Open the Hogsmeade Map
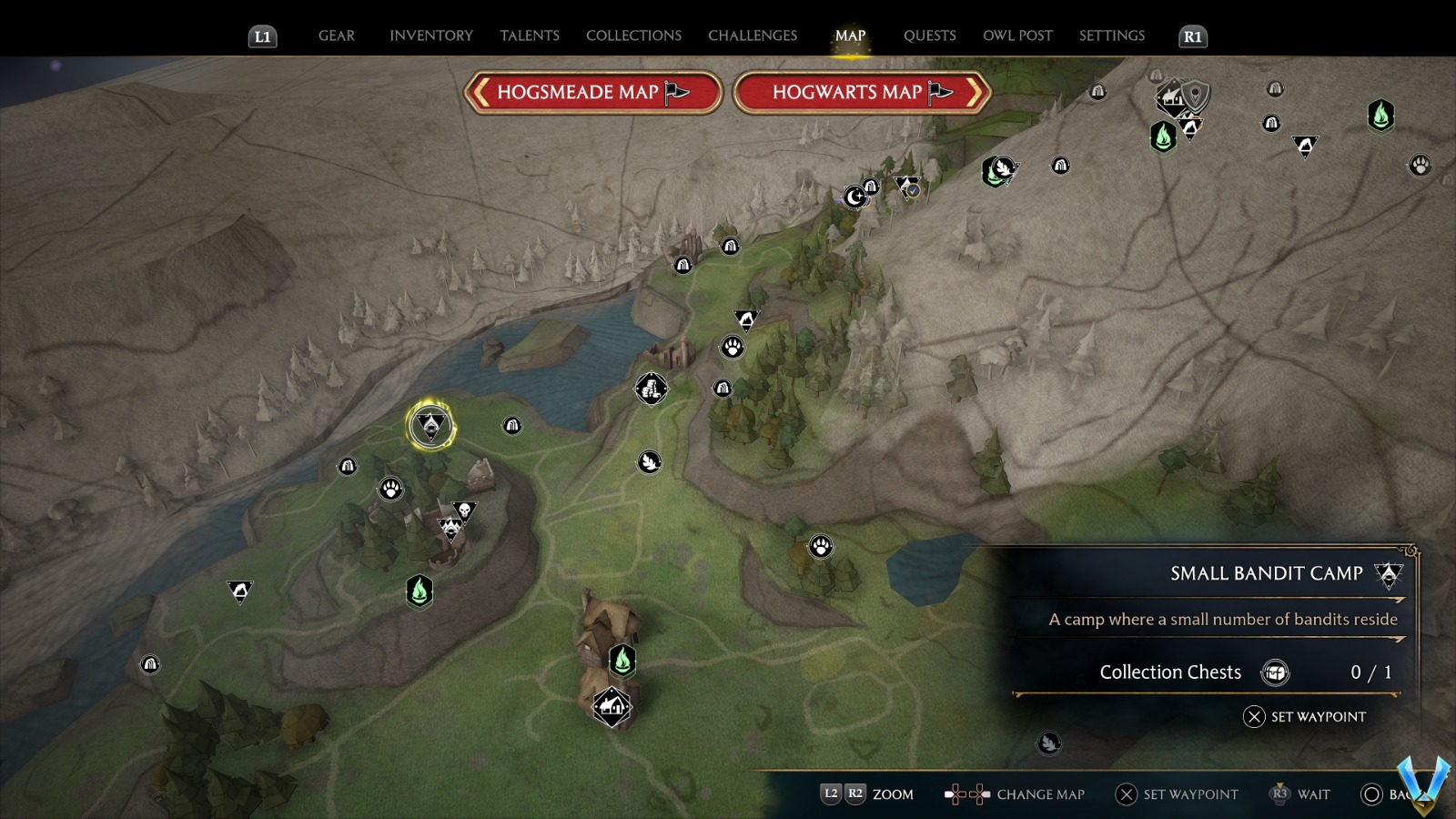 pyautogui.click(x=592, y=92)
